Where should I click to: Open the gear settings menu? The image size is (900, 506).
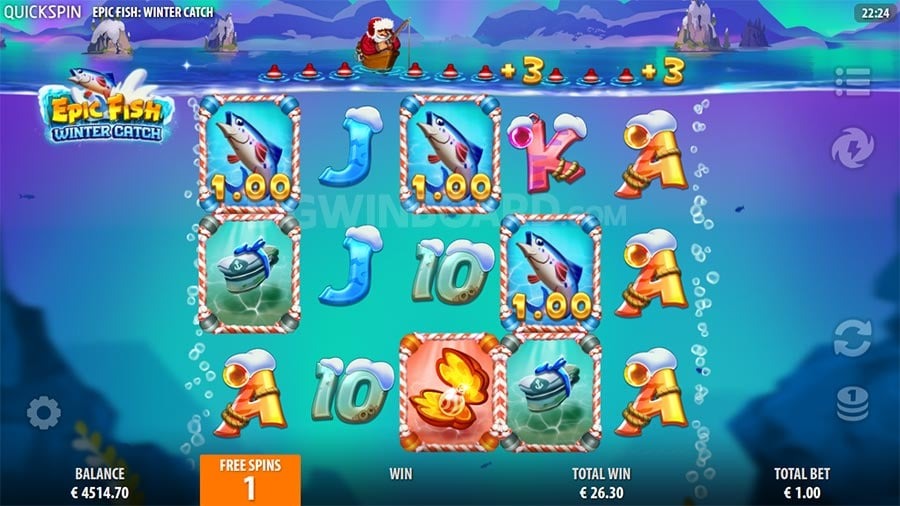[x=44, y=412]
